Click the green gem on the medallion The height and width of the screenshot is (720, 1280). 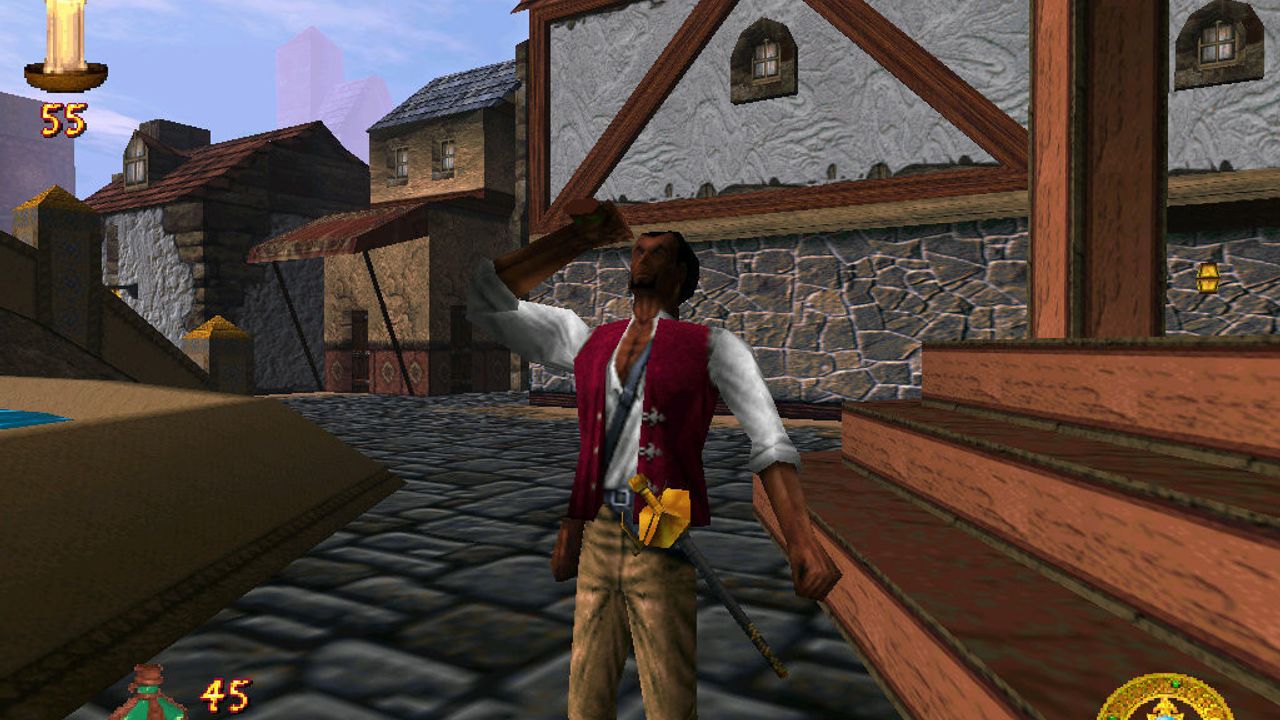click(x=1175, y=684)
